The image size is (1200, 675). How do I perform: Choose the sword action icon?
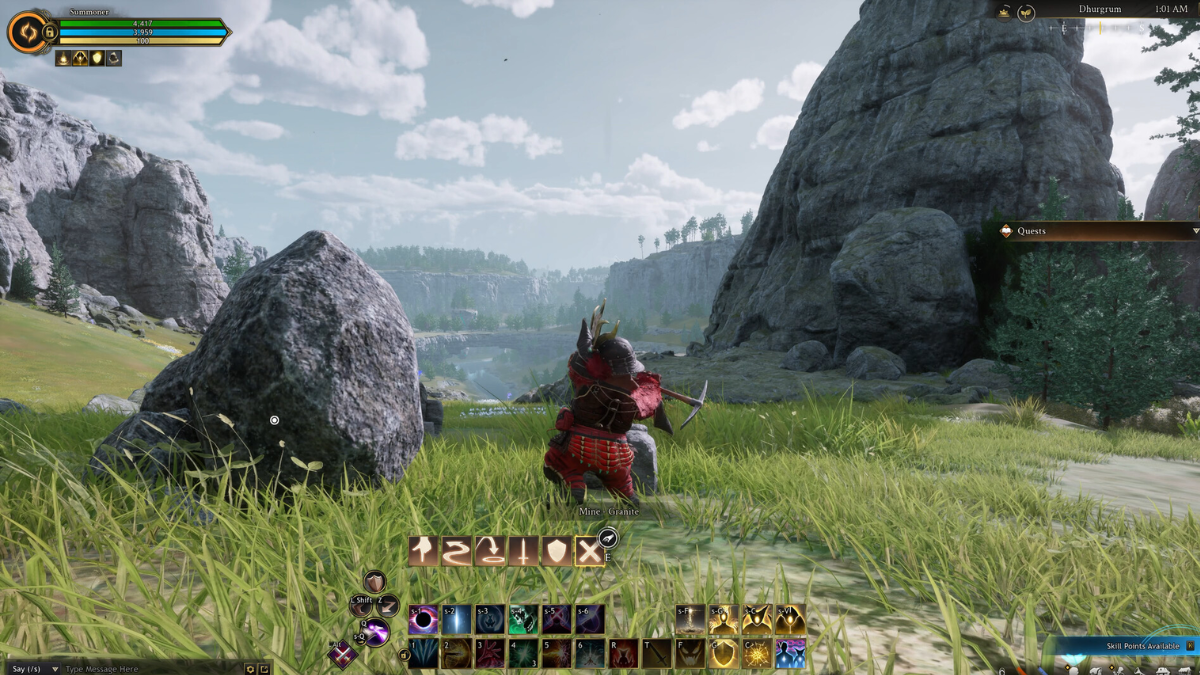point(523,551)
